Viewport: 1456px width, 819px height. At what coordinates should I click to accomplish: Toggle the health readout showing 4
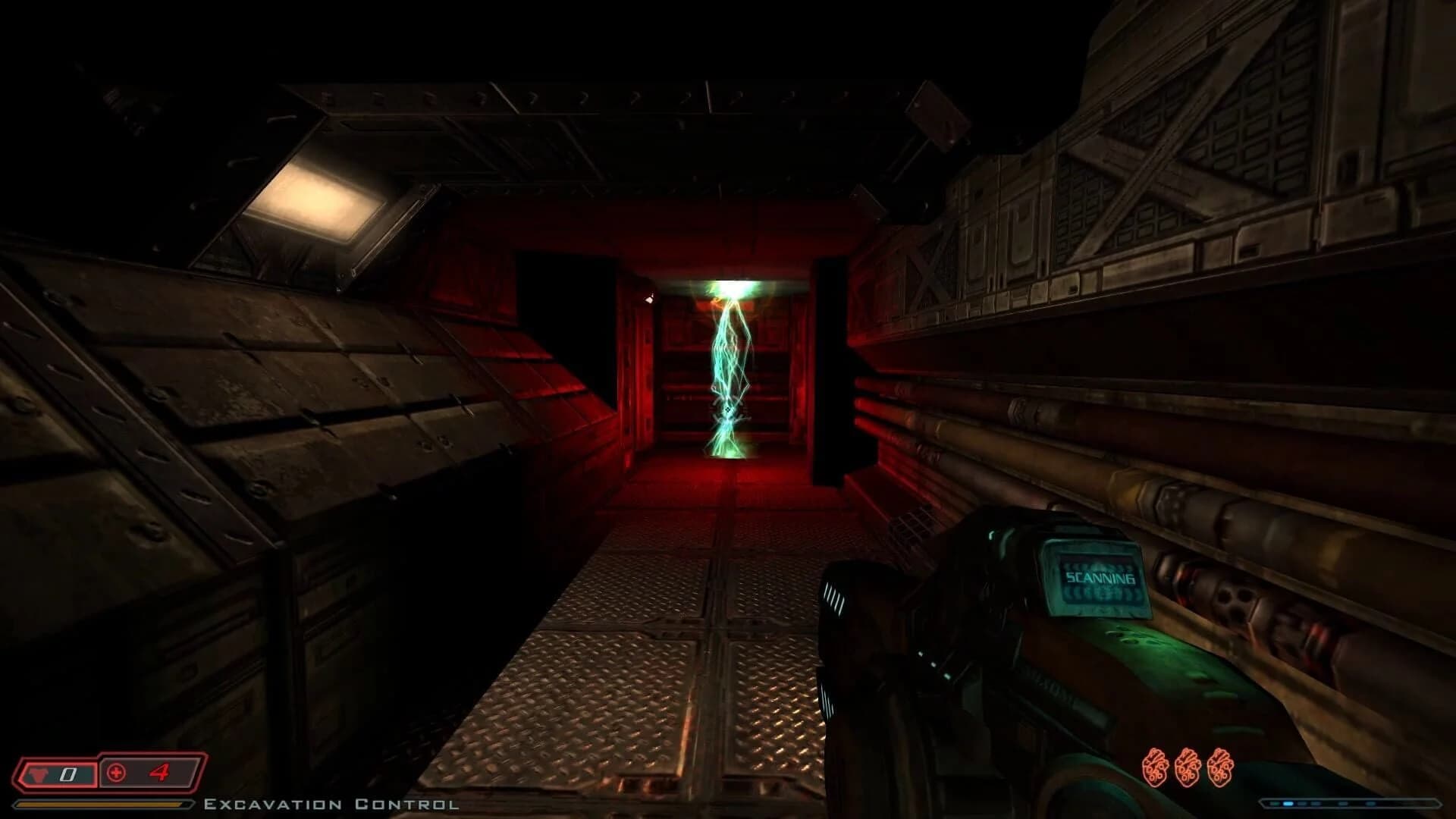[x=161, y=774]
